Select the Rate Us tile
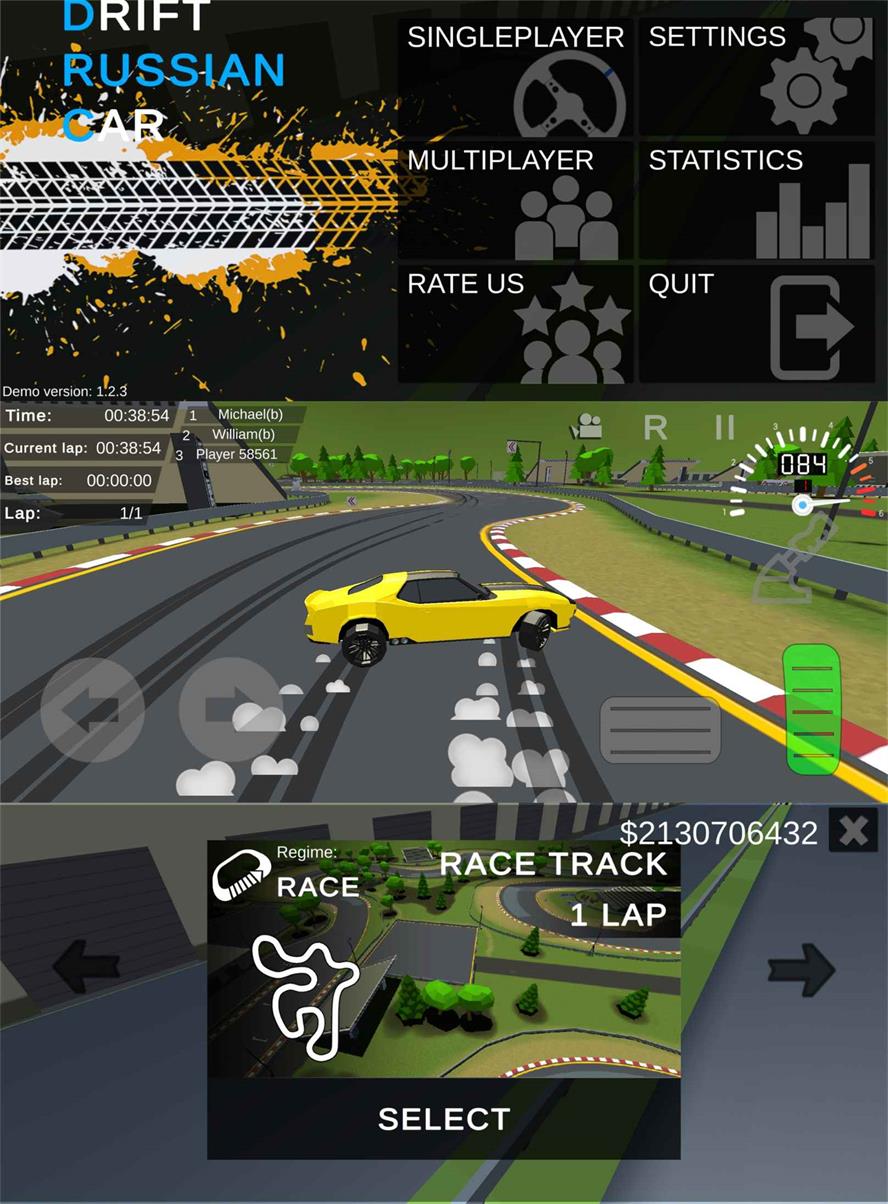 pos(516,324)
